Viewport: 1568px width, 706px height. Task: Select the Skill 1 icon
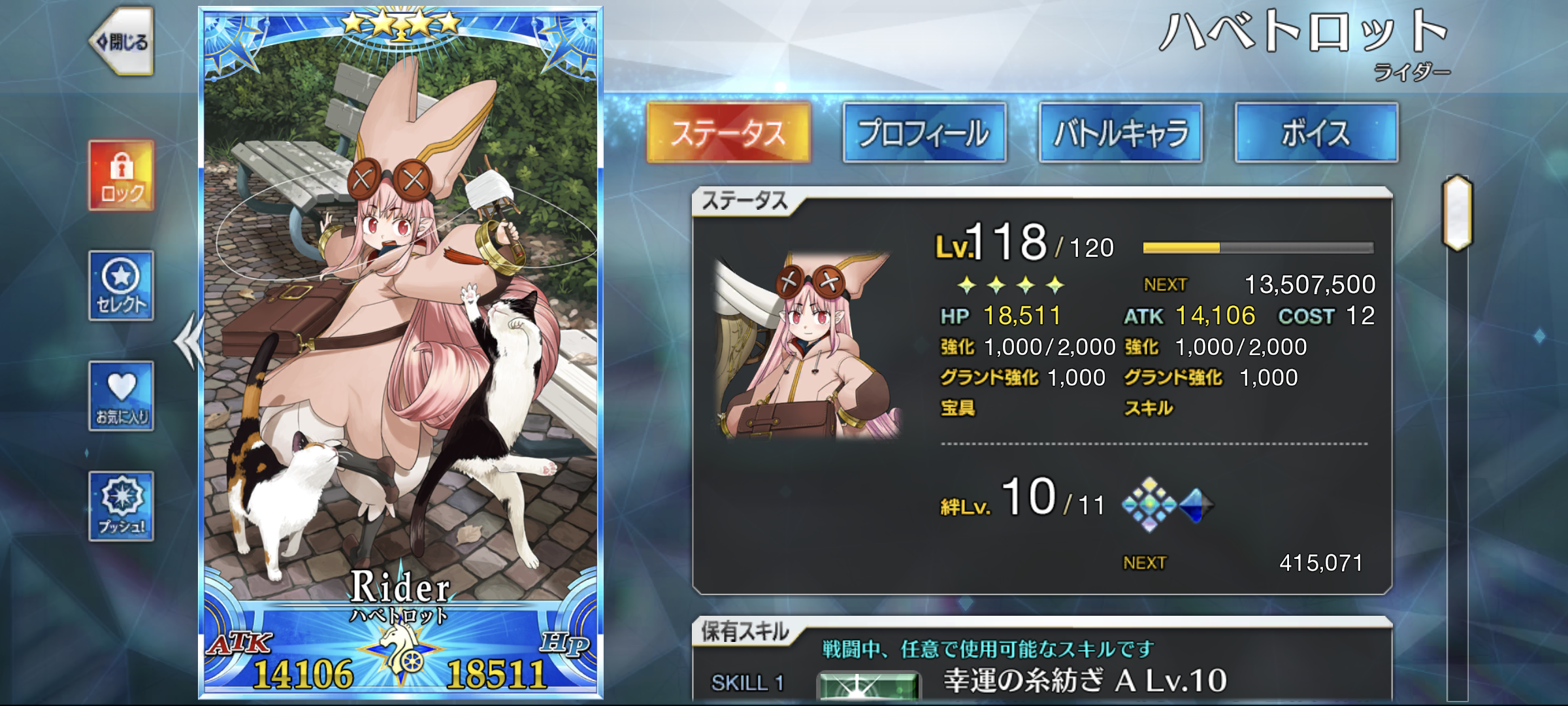tap(869, 686)
